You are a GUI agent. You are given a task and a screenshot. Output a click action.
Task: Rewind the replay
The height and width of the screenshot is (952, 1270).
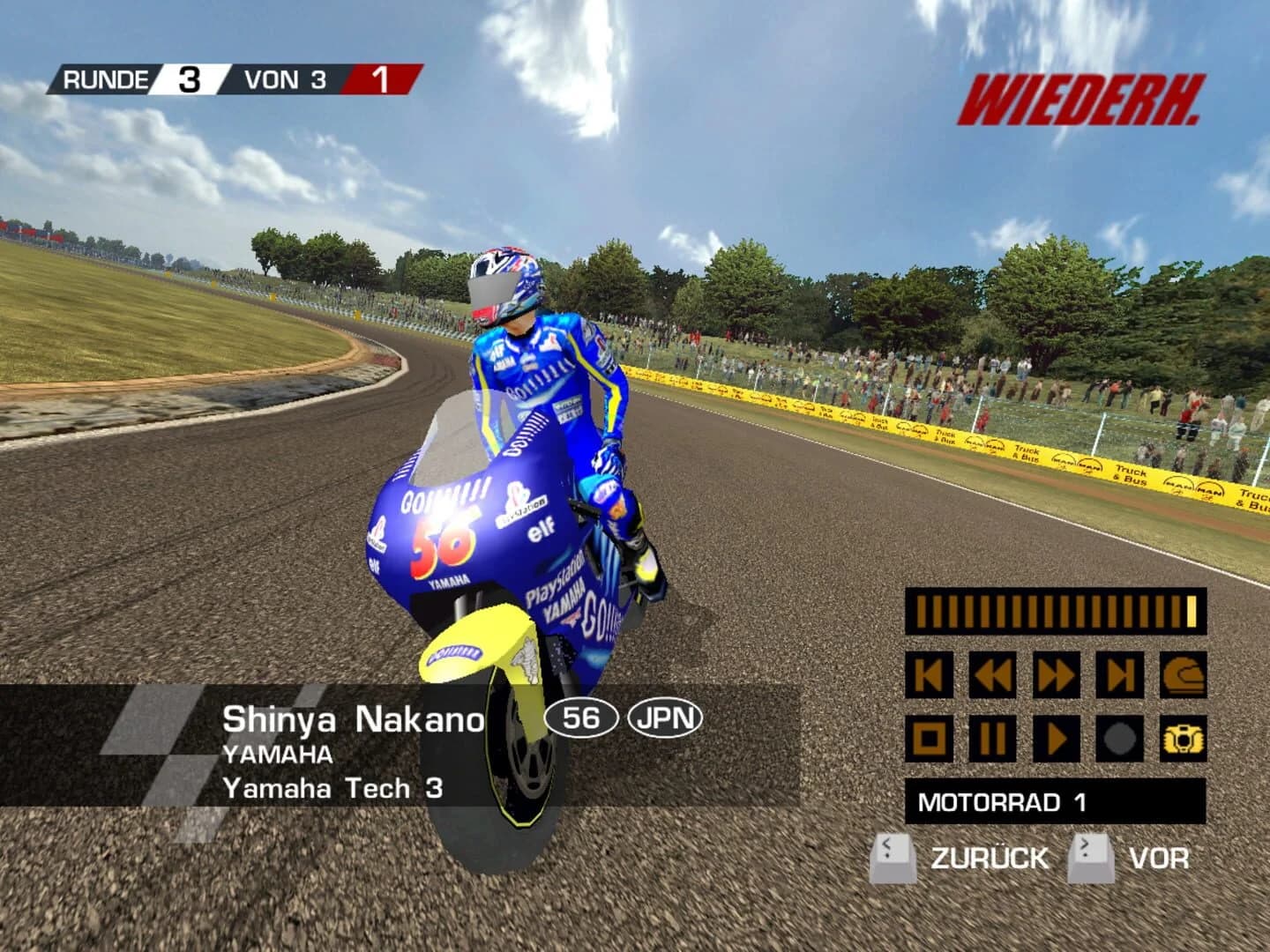tap(994, 673)
